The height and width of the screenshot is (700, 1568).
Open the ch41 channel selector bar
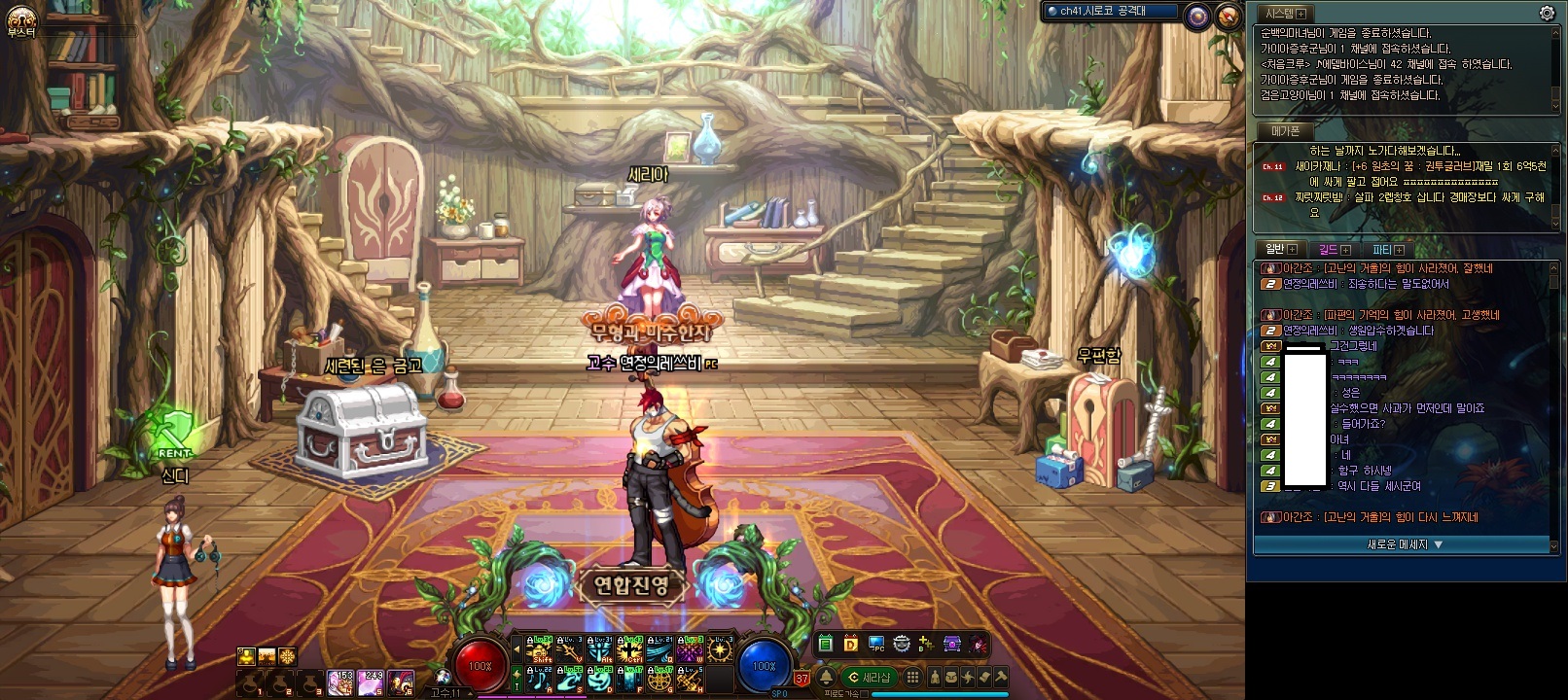click(x=1111, y=12)
